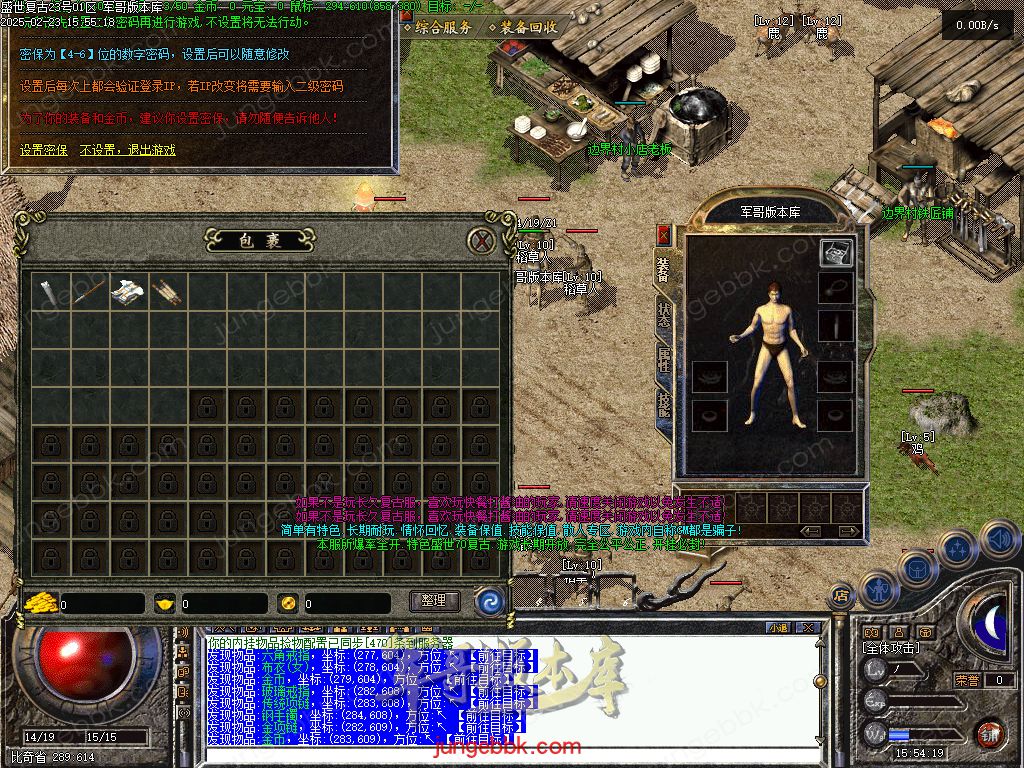Click the treasure box slot in equipment panel
Image resolution: width=1024 pixels, height=768 pixels.
tap(836, 253)
